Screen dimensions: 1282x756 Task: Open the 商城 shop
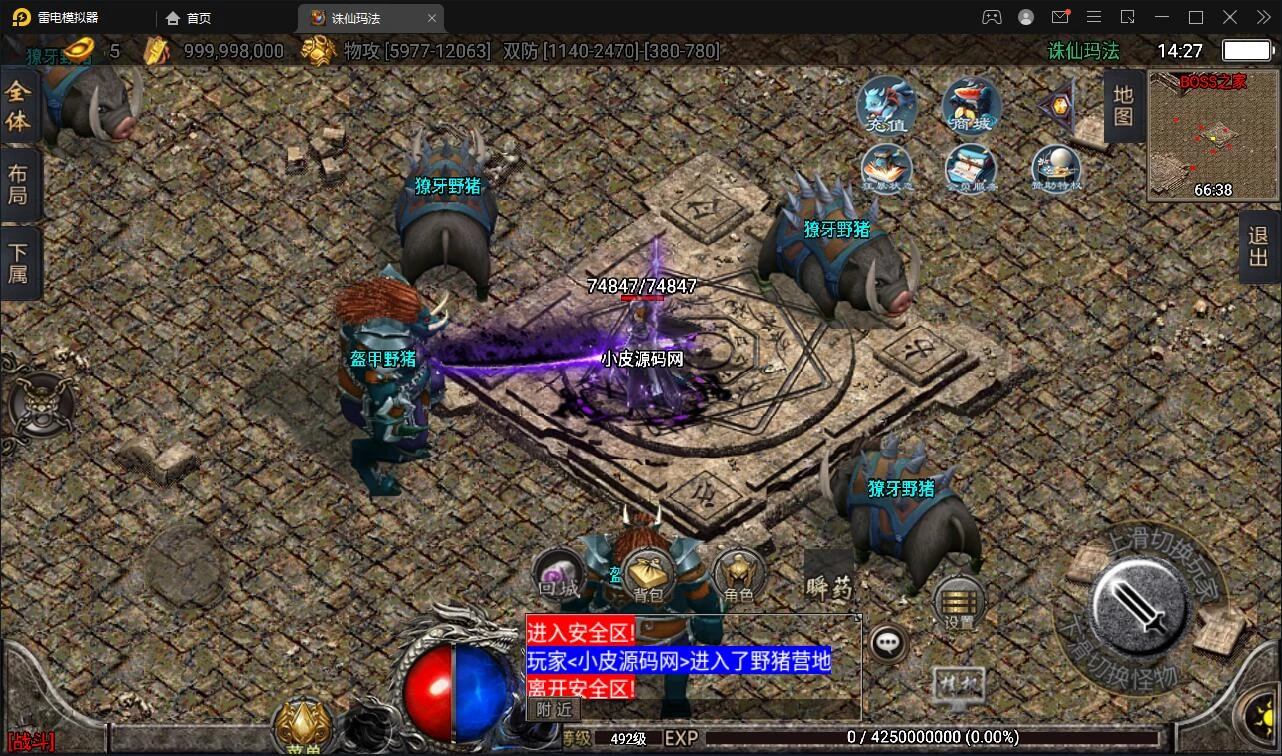click(971, 106)
